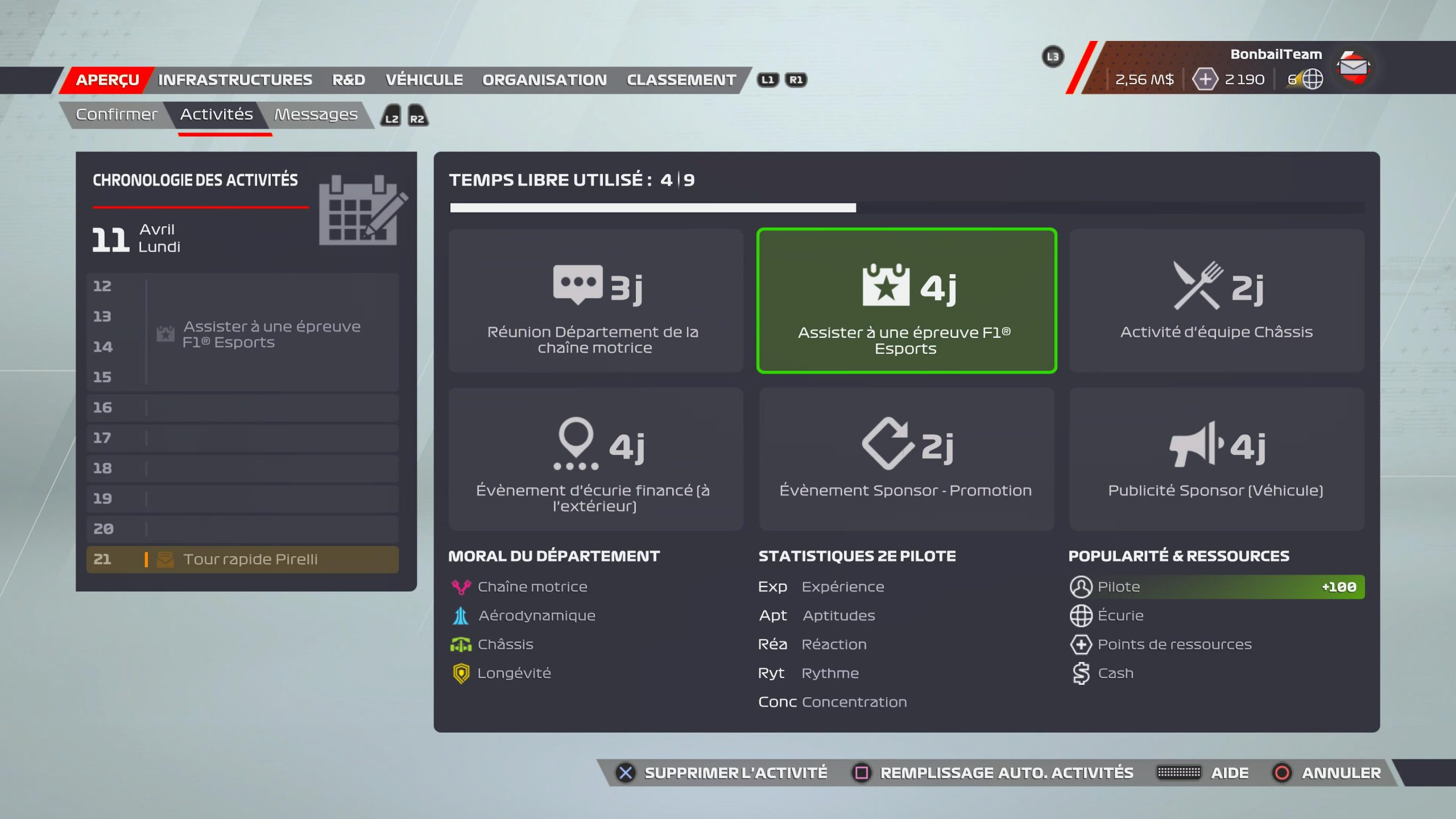
Task: Open the Messages sub-tab
Action: tap(316, 115)
